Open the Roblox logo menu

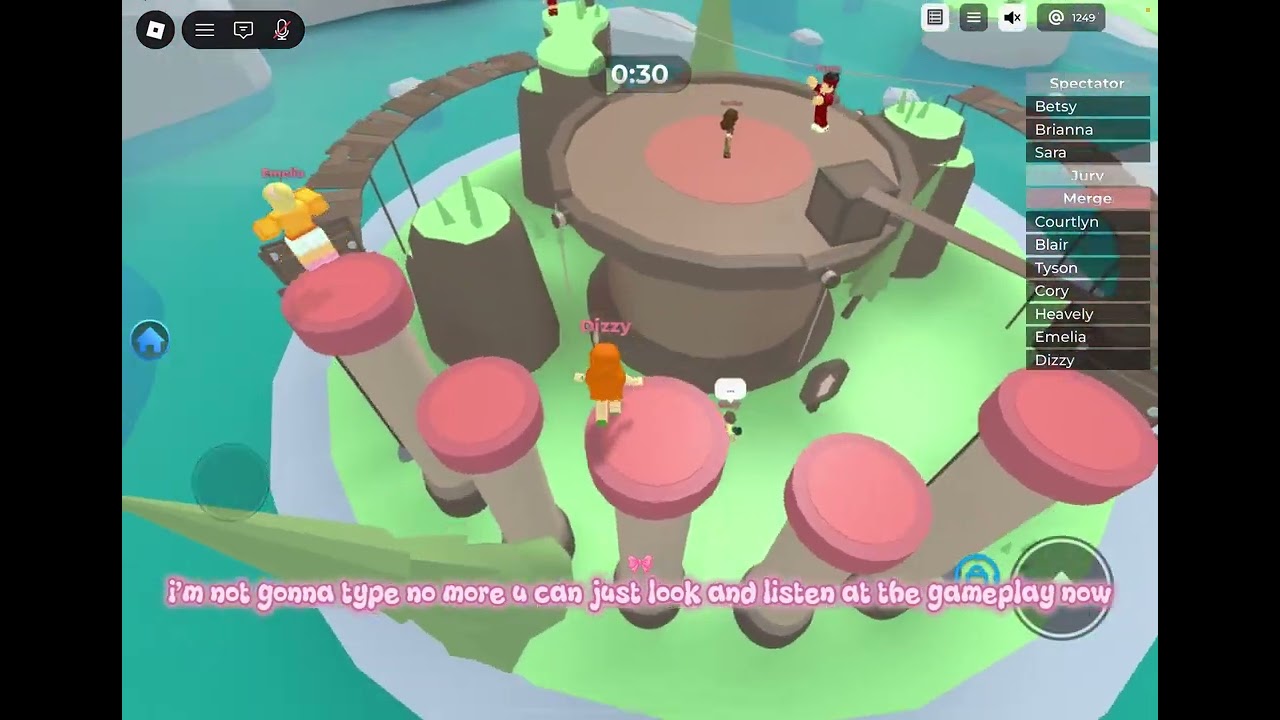point(155,30)
